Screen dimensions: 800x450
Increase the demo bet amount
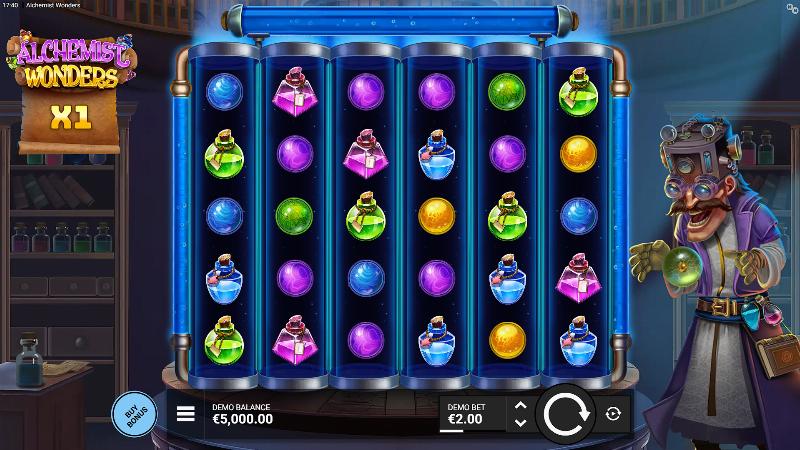tap(519, 406)
